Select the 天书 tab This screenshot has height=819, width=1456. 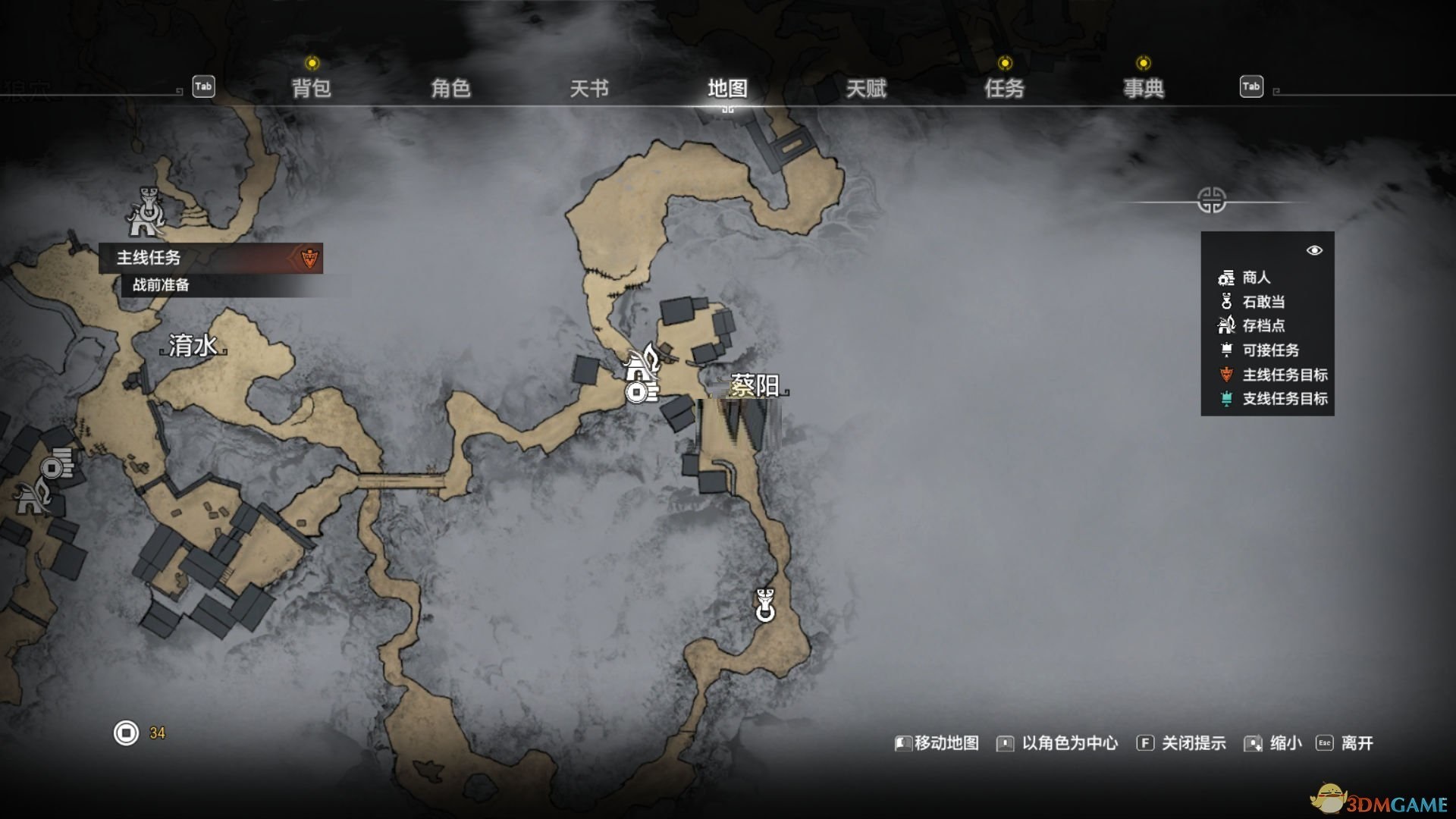coord(589,89)
